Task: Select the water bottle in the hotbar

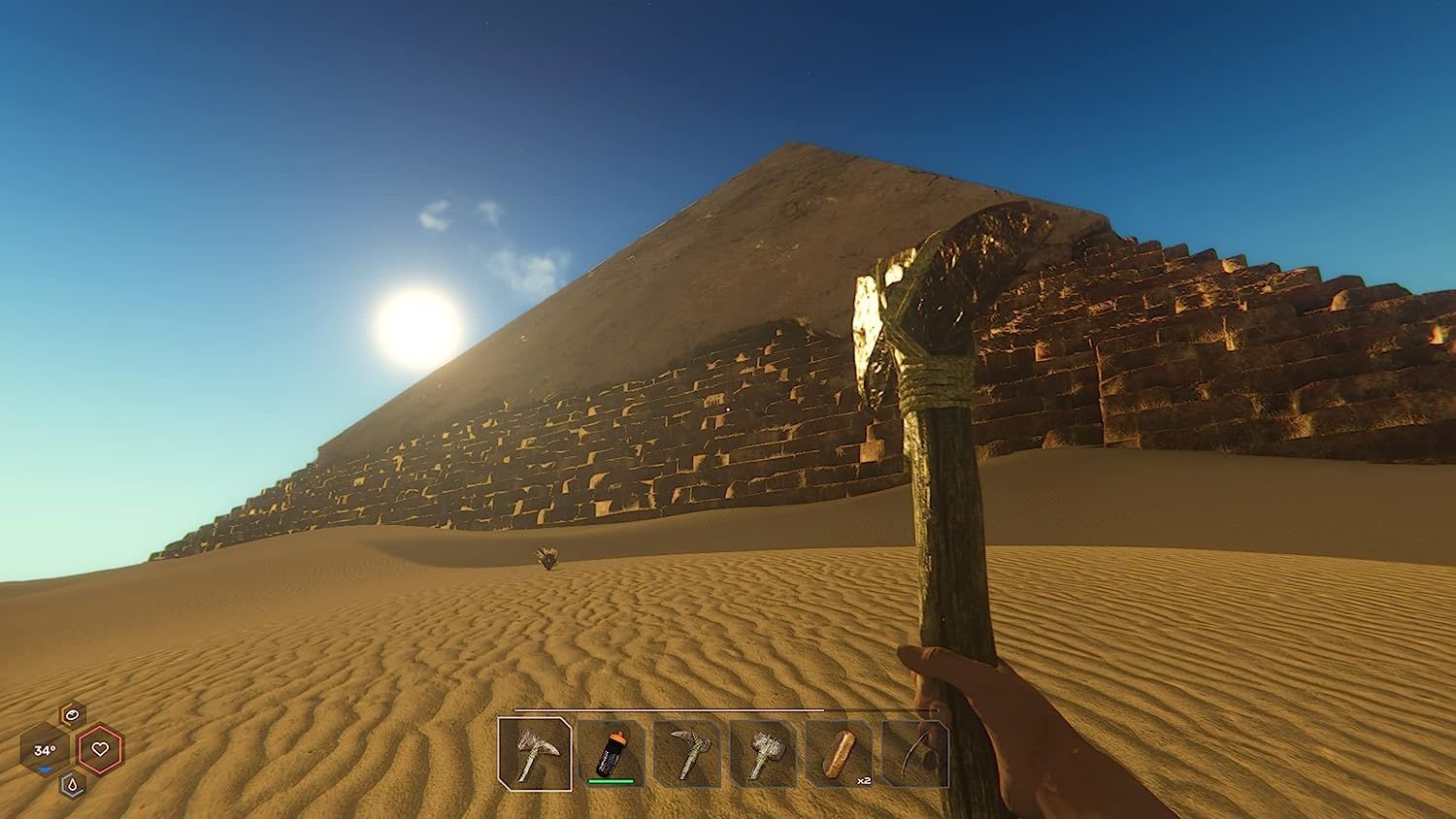Action: coord(612,755)
